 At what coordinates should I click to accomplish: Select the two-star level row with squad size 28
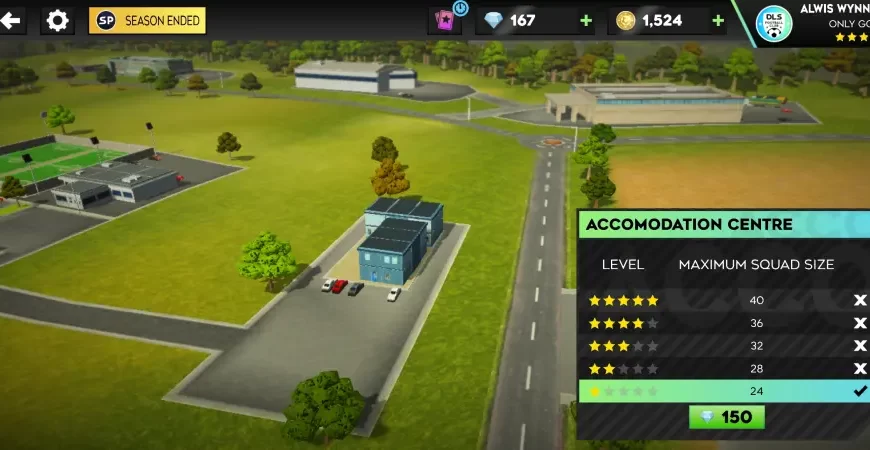click(724, 369)
